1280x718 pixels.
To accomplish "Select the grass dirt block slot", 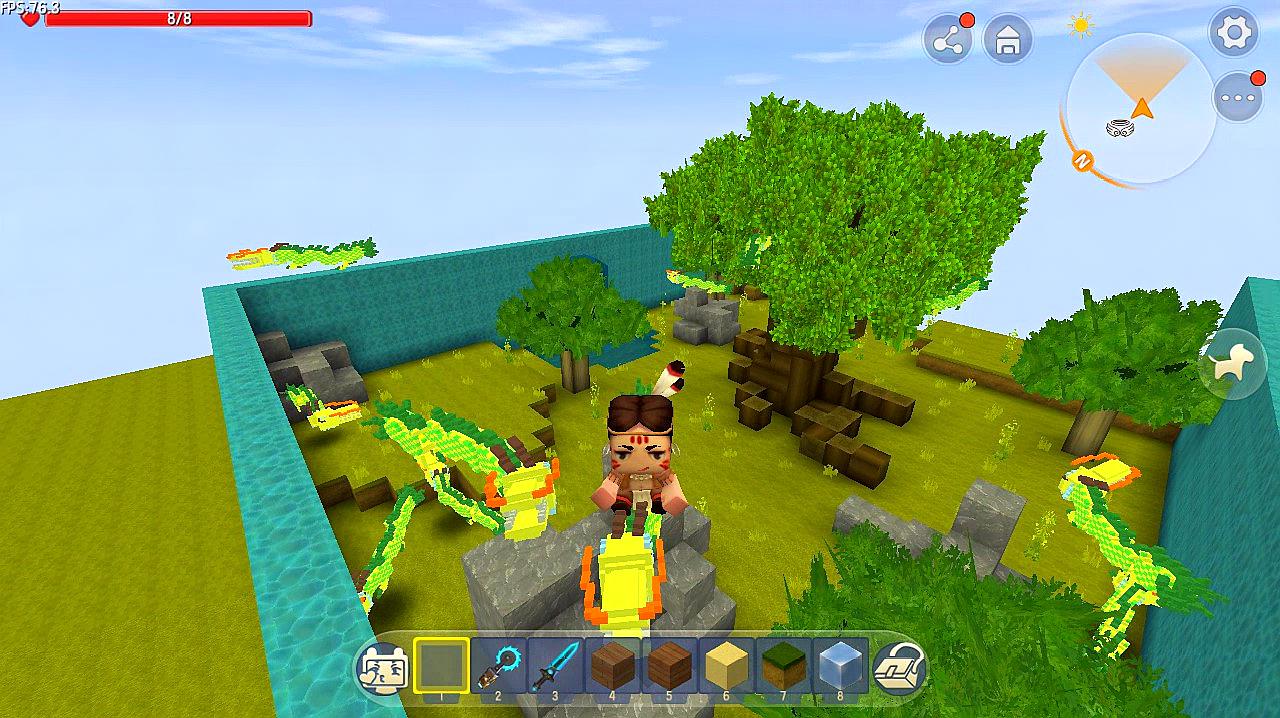I will (783, 665).
